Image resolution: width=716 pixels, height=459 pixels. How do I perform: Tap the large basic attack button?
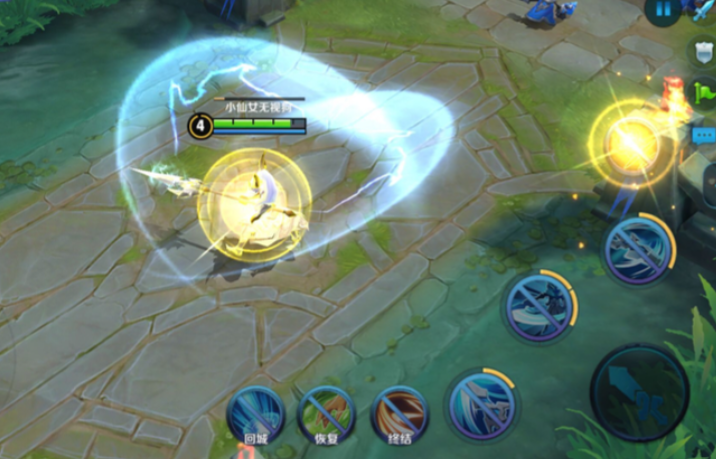point(639,394)
